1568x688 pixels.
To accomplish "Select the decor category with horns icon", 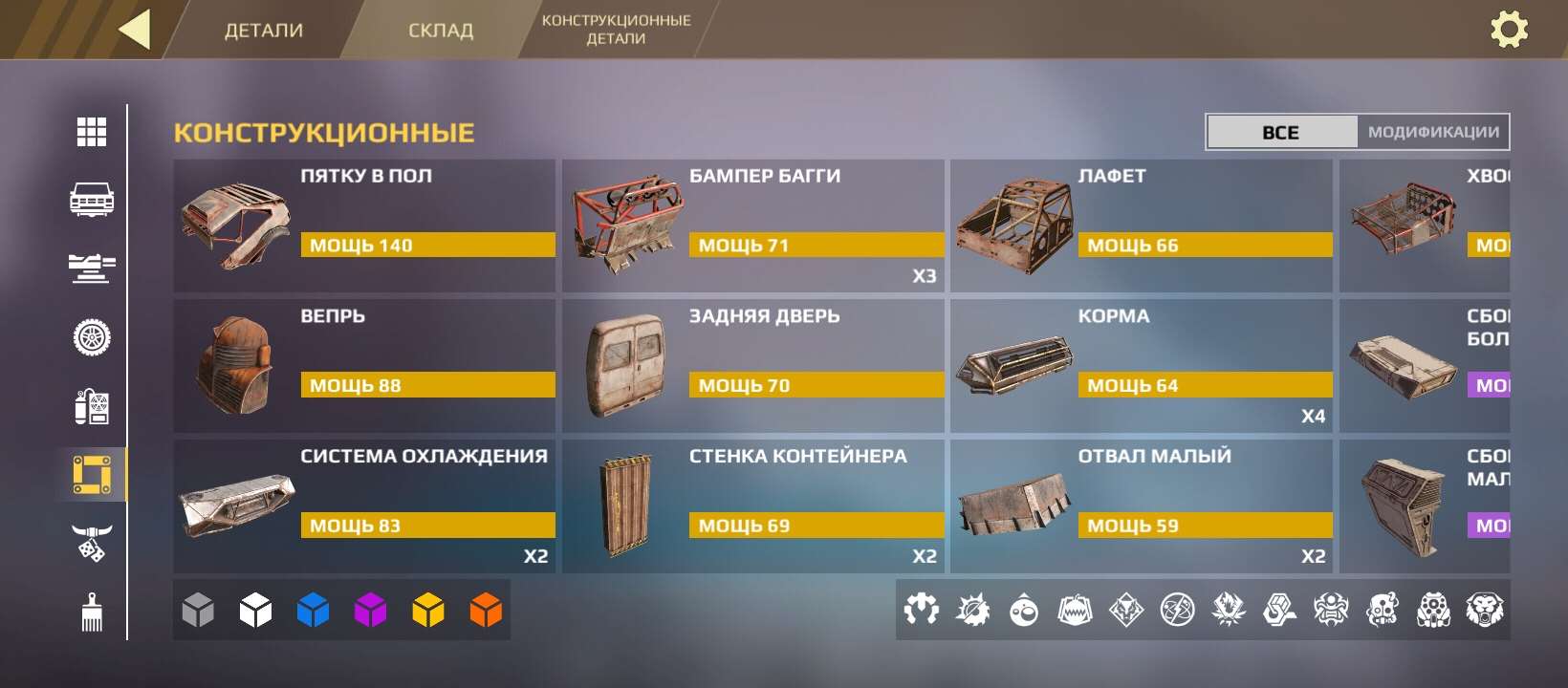I will [91, 542].
